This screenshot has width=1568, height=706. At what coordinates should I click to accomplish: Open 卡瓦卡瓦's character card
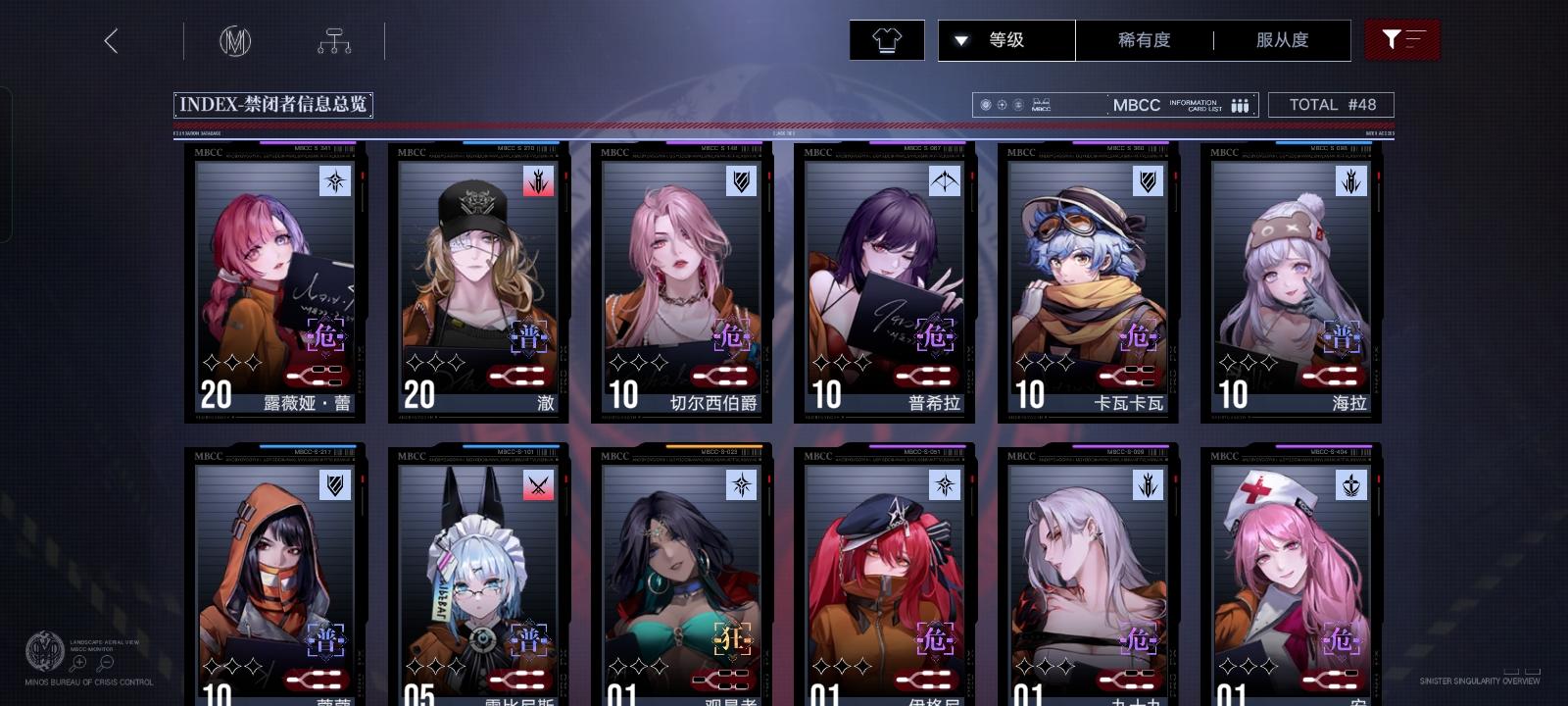pyautogui.click(x=1088, y=284)
